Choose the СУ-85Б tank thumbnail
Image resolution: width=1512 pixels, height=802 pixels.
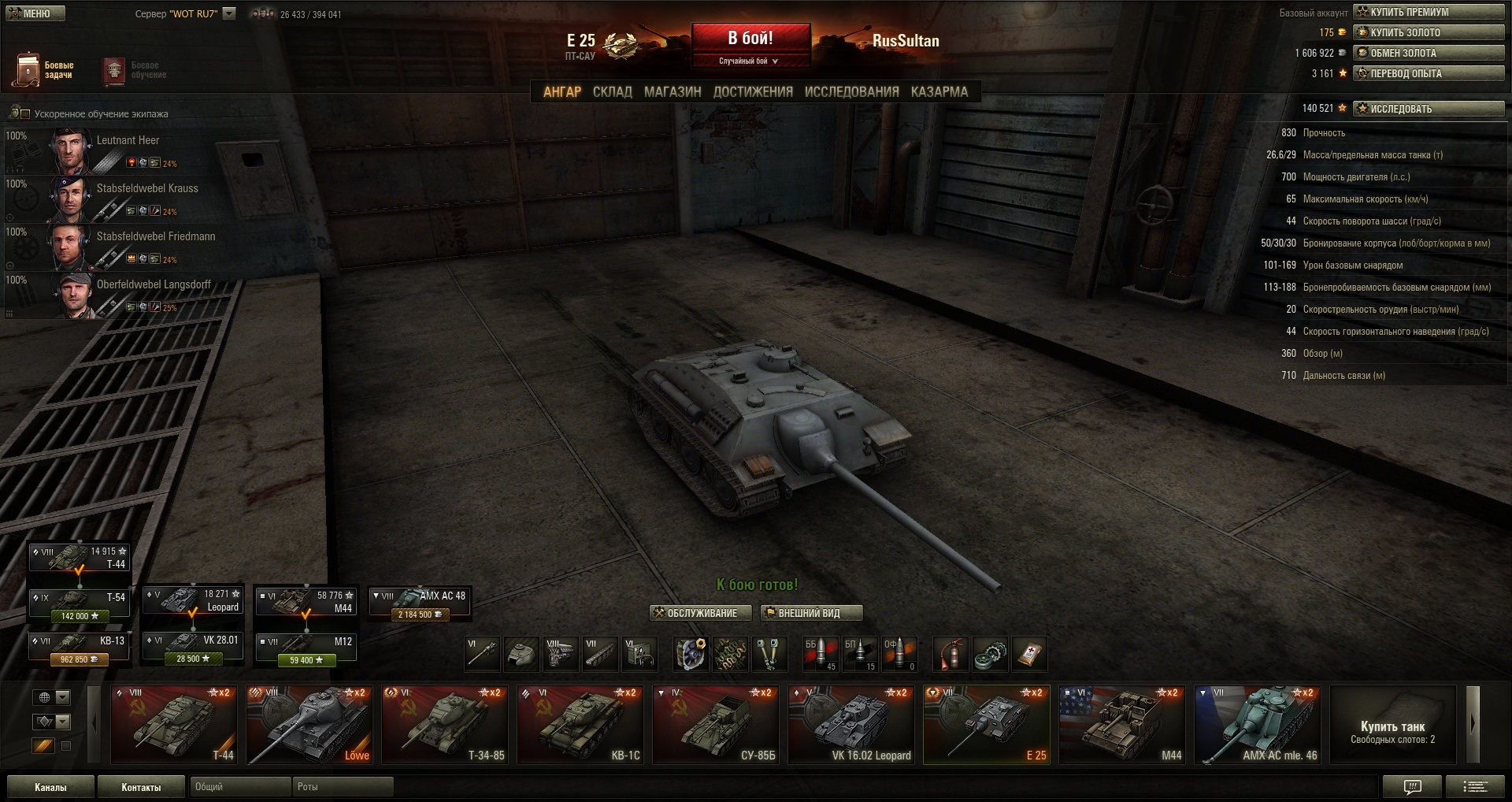(x=715, y=725)
